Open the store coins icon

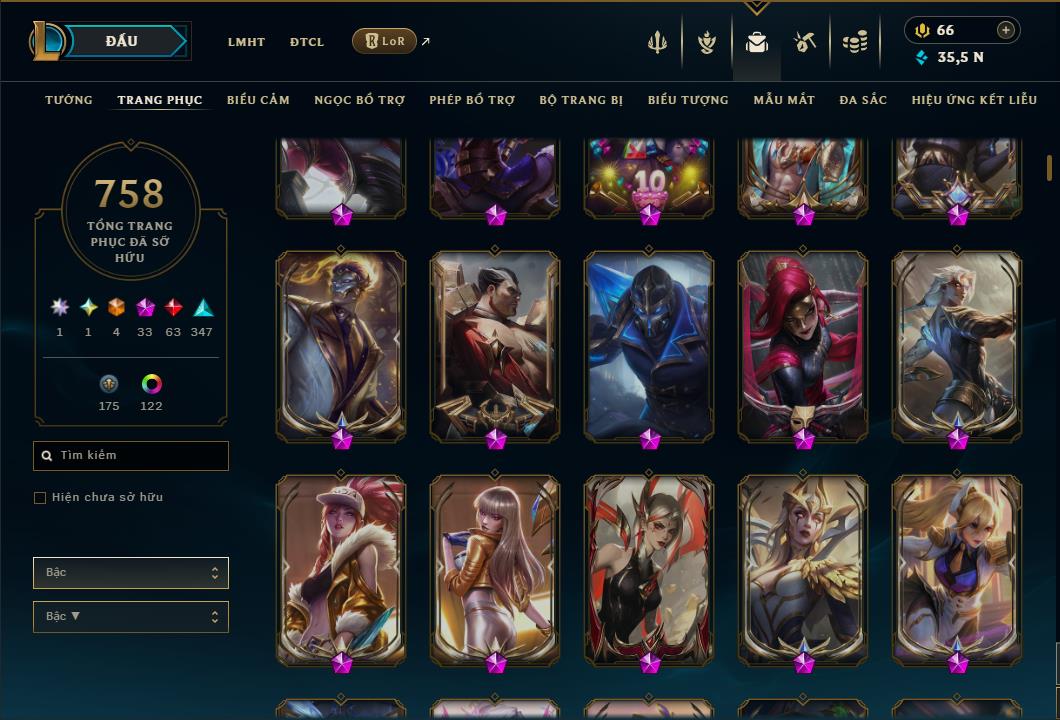pyautogui.click(x=854, y=42)
